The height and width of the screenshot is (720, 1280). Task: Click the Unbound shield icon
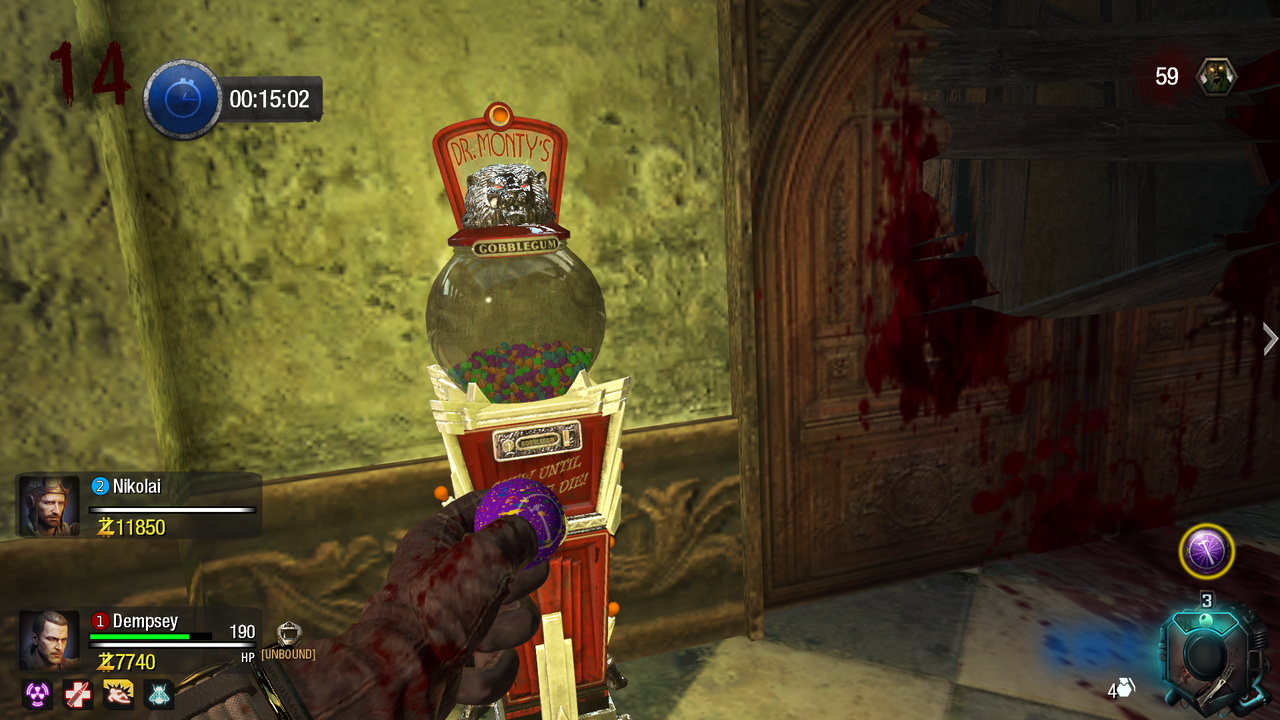pos(289,633)
